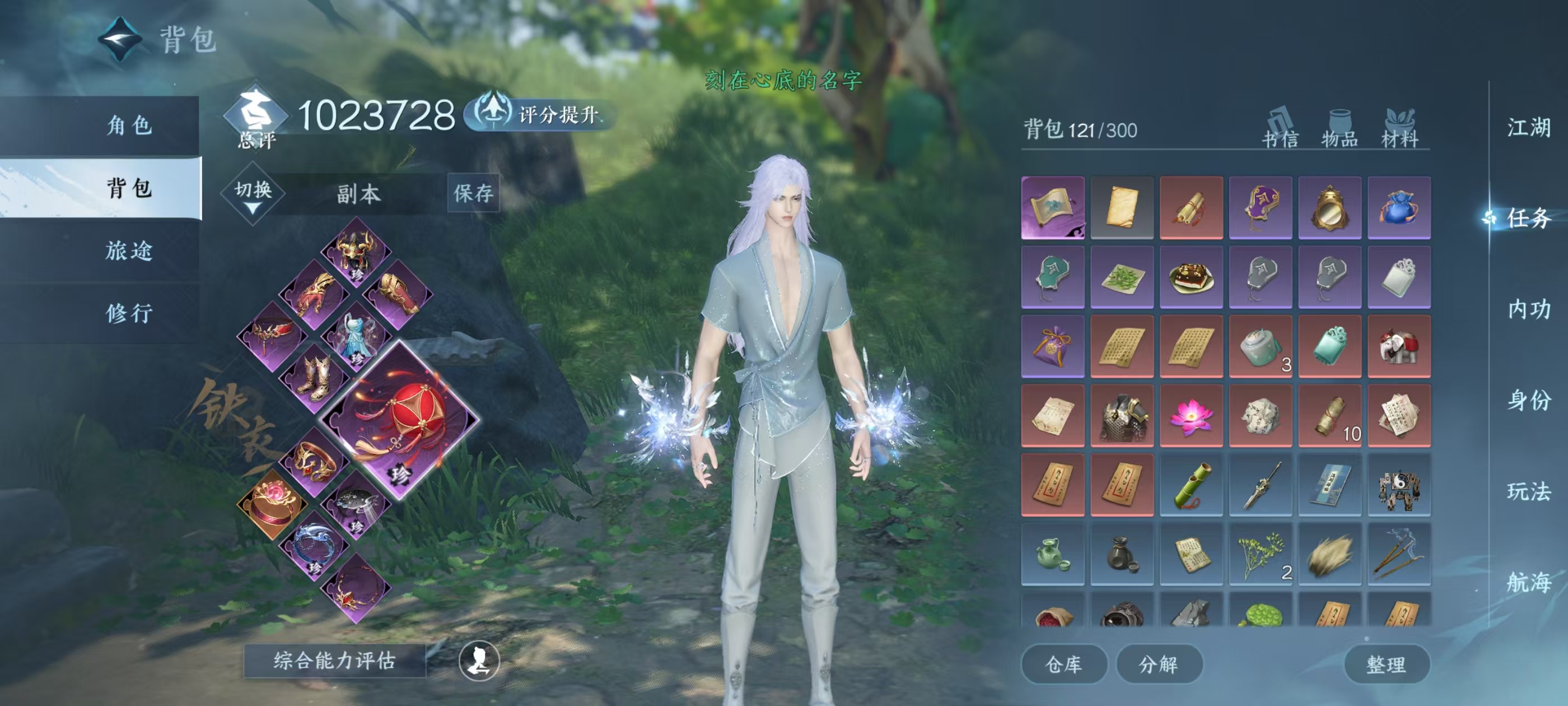Click the back arrow beside 背包 title

pyautogui.click(x=120, y=40)
